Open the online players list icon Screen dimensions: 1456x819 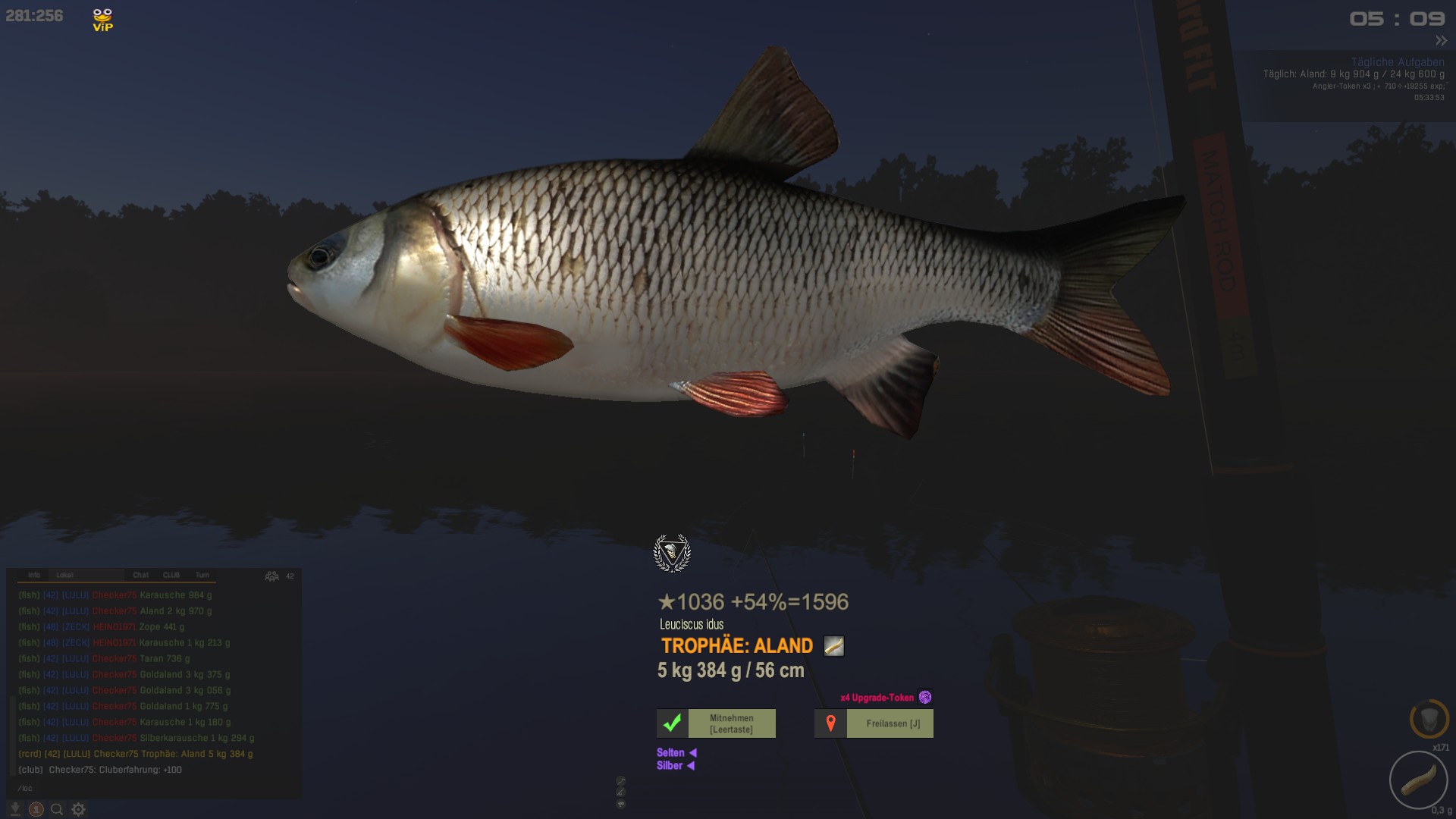[271, 576]
